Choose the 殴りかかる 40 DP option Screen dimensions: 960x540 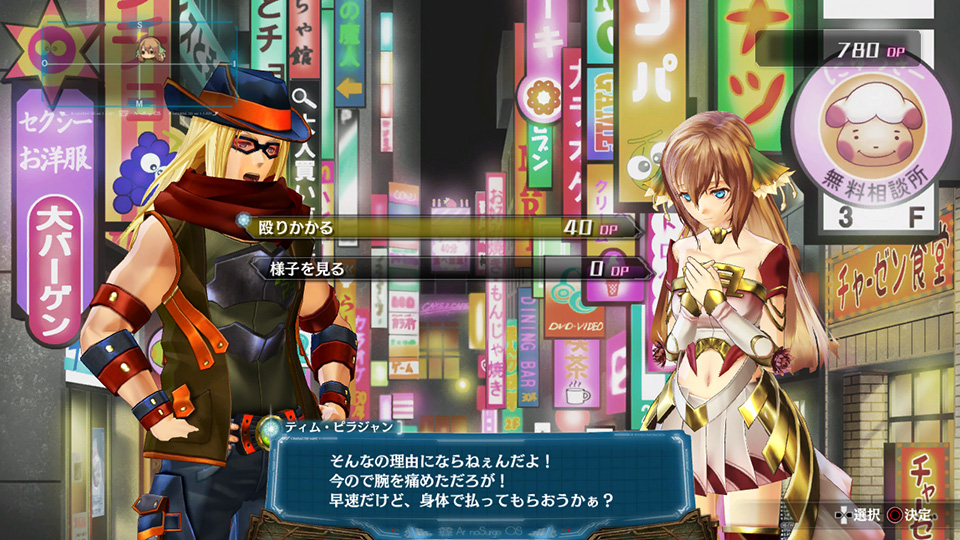coord(440,228)
